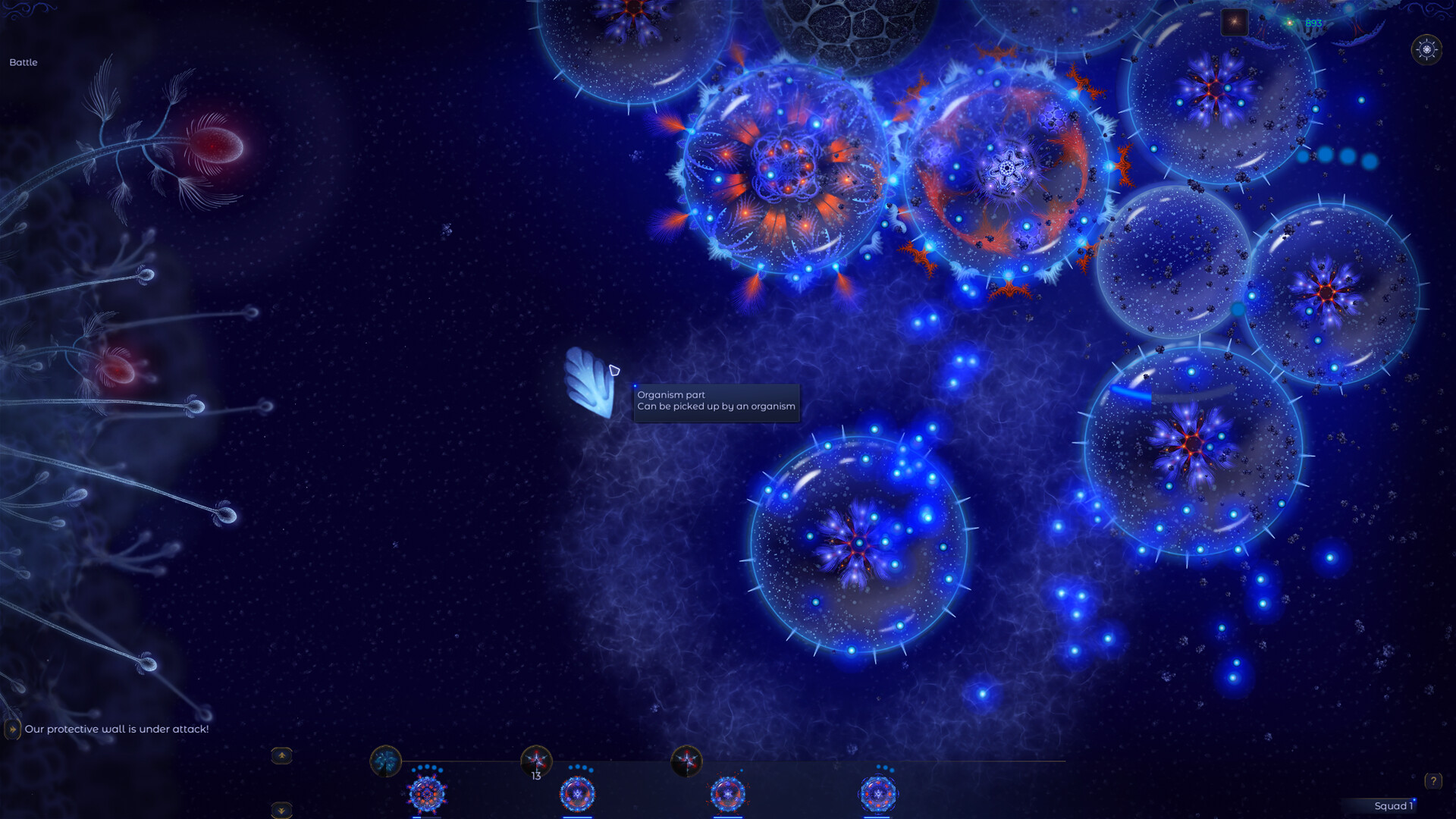Expand the squad panel with the up-arrow button
The image size is (1456, 819).
pos(280,755)
